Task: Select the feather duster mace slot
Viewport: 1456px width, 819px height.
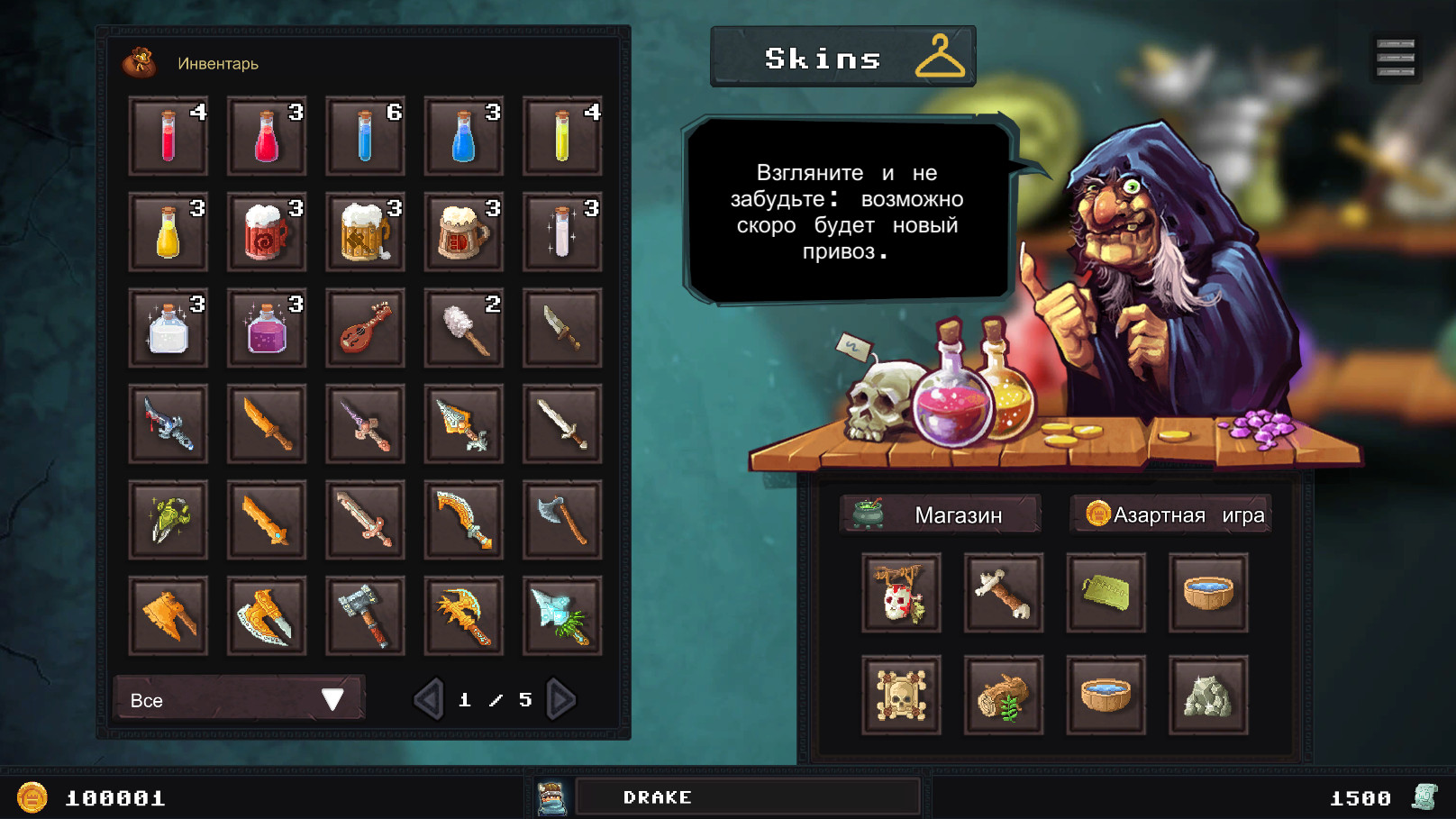Action: click(463, 328)
